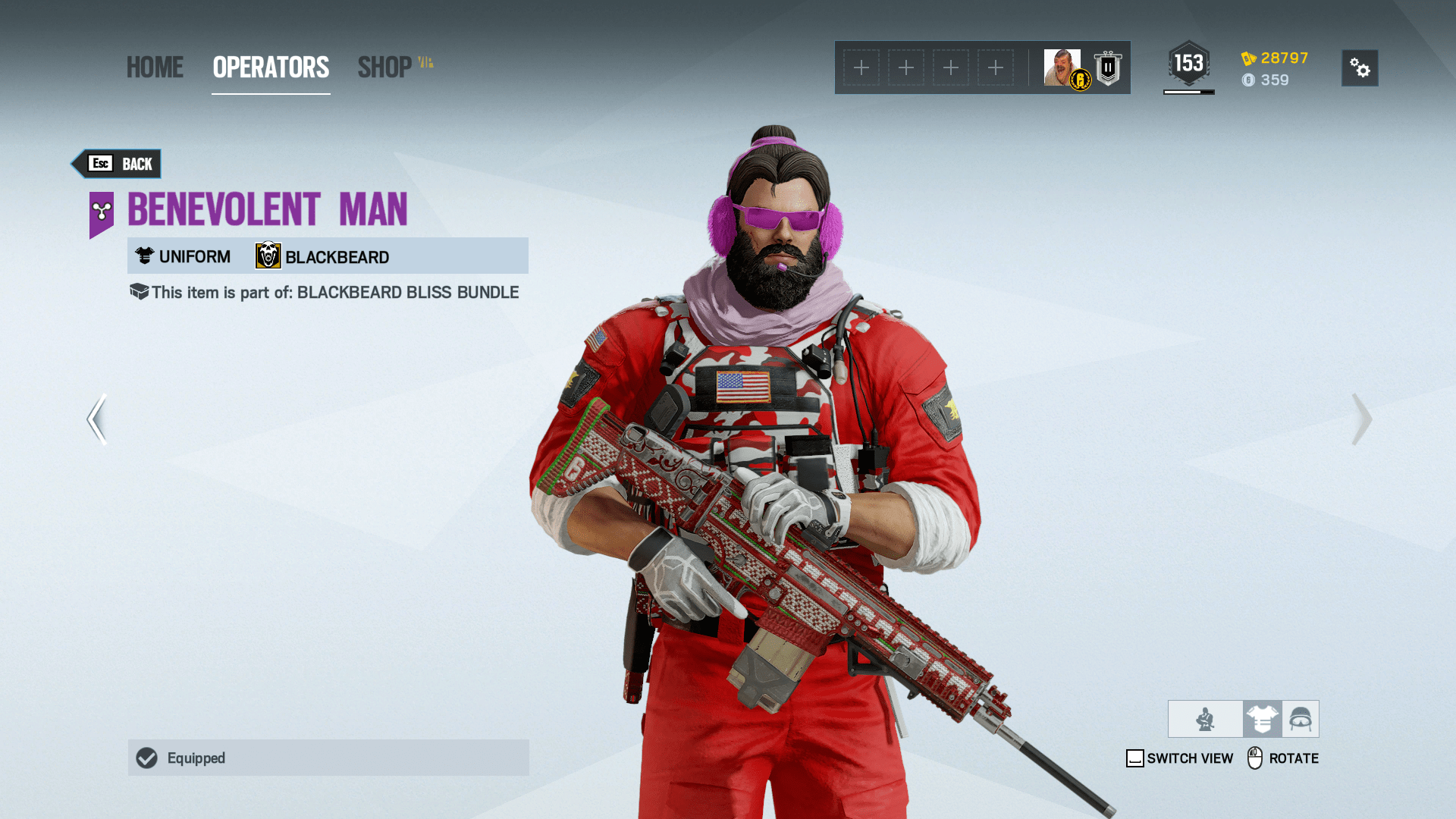Viewport: 1456px width, 819px height.
Task: Click the Renown credits icon
Action: pos(1247,57)
